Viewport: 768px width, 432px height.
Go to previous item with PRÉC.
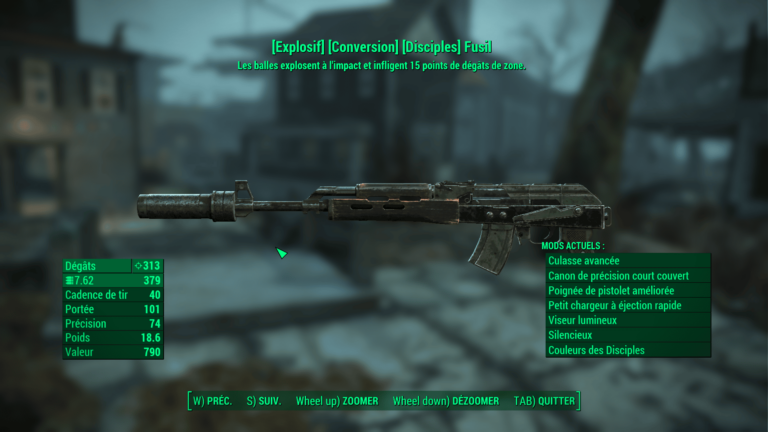click(212, 401)
